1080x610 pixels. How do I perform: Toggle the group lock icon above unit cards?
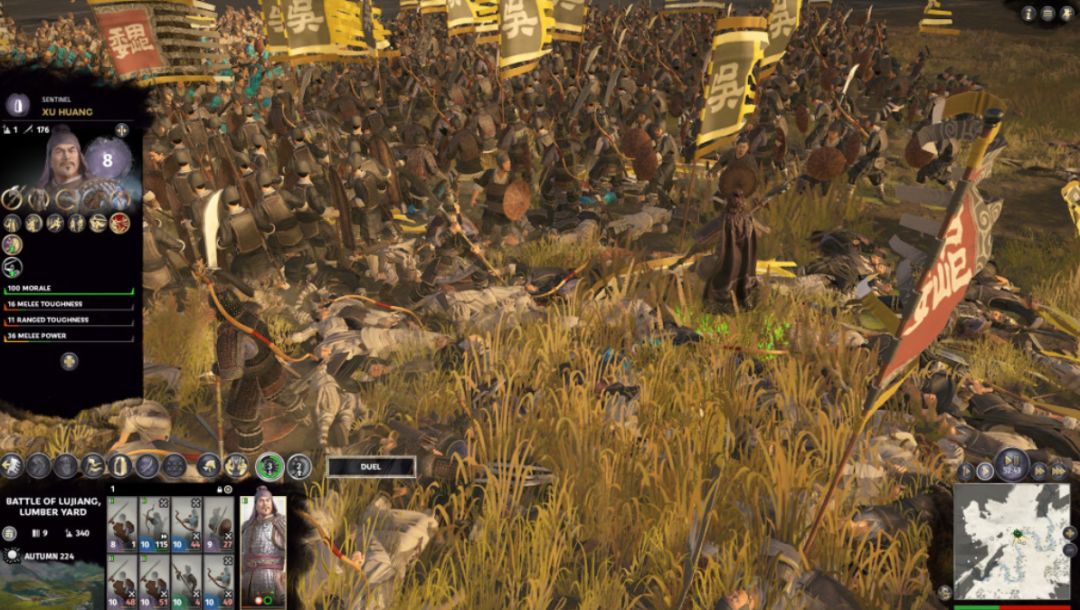click(x=217, y=489)
